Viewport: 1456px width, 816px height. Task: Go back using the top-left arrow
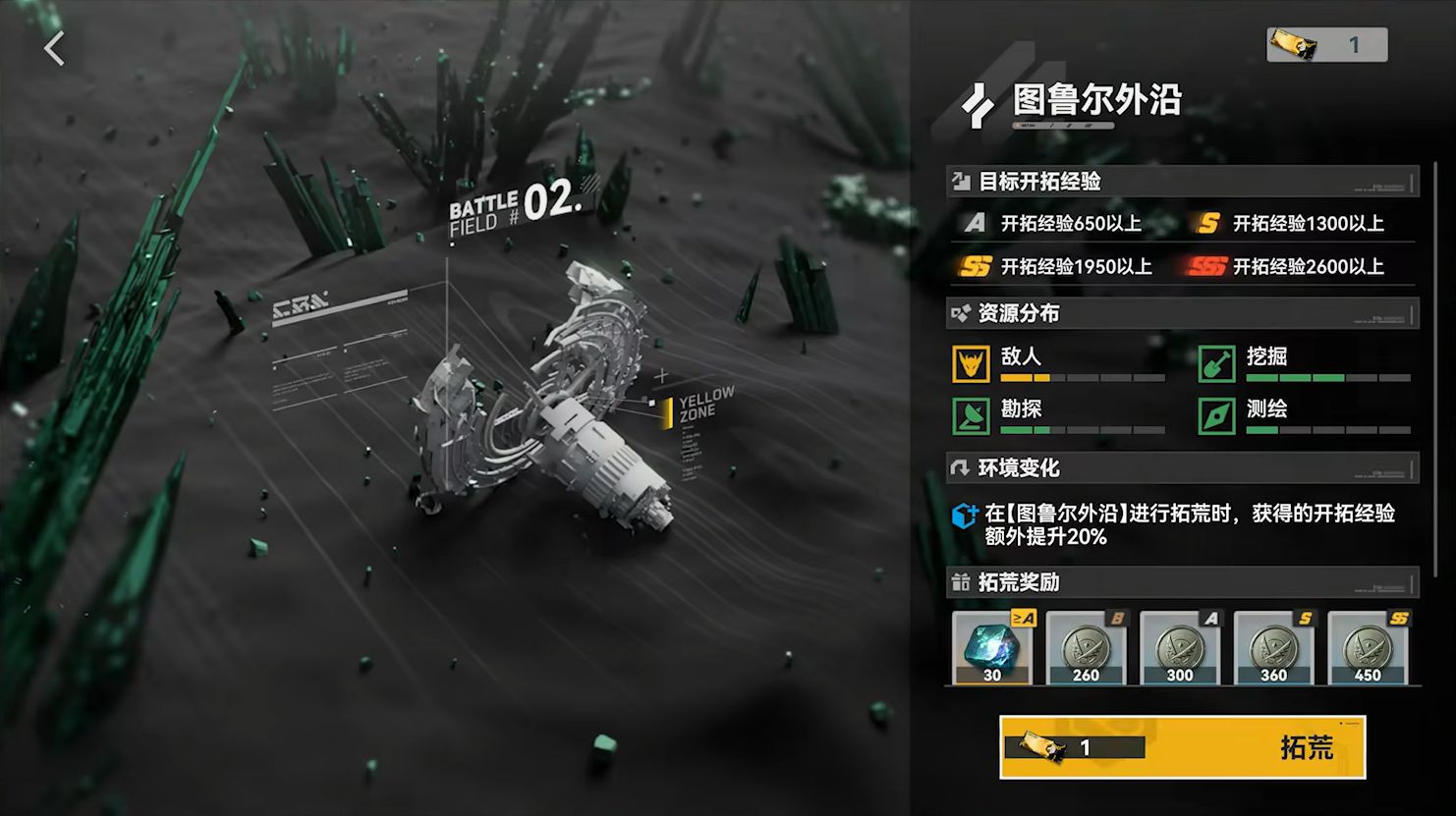point(54,47)
